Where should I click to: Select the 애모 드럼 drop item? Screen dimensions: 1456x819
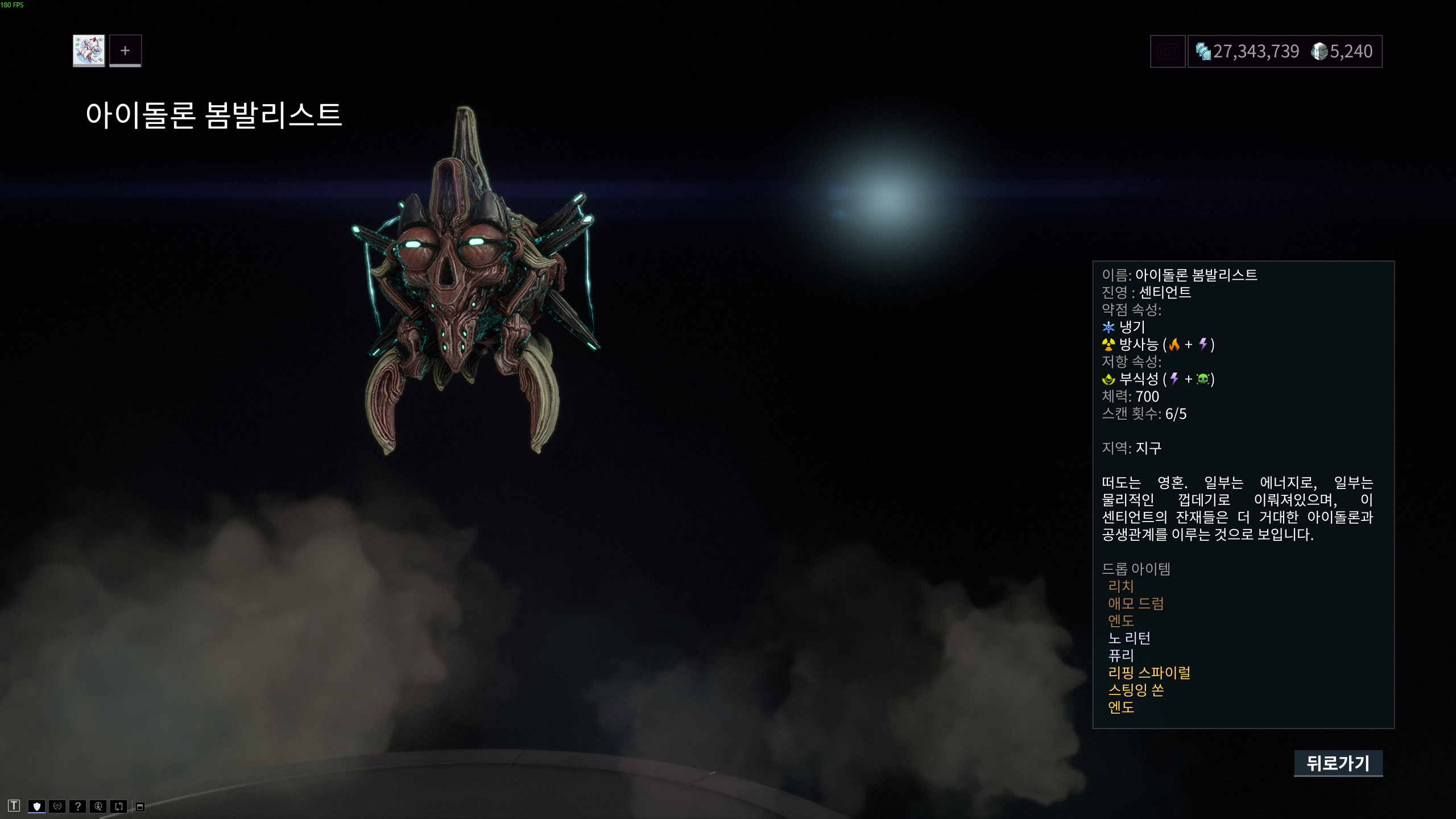1136,603
